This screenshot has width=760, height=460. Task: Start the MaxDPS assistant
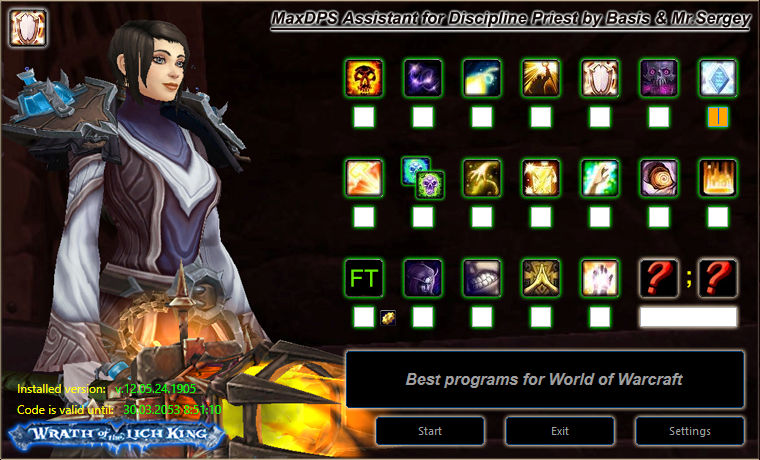tap(430, 431)
